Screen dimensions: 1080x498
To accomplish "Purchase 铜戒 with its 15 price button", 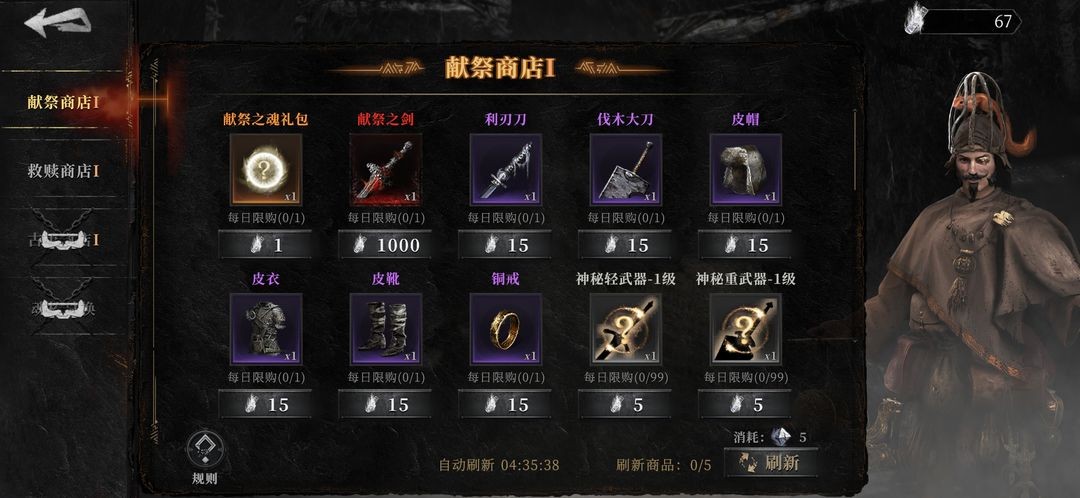I will click(x=505, y=405).
